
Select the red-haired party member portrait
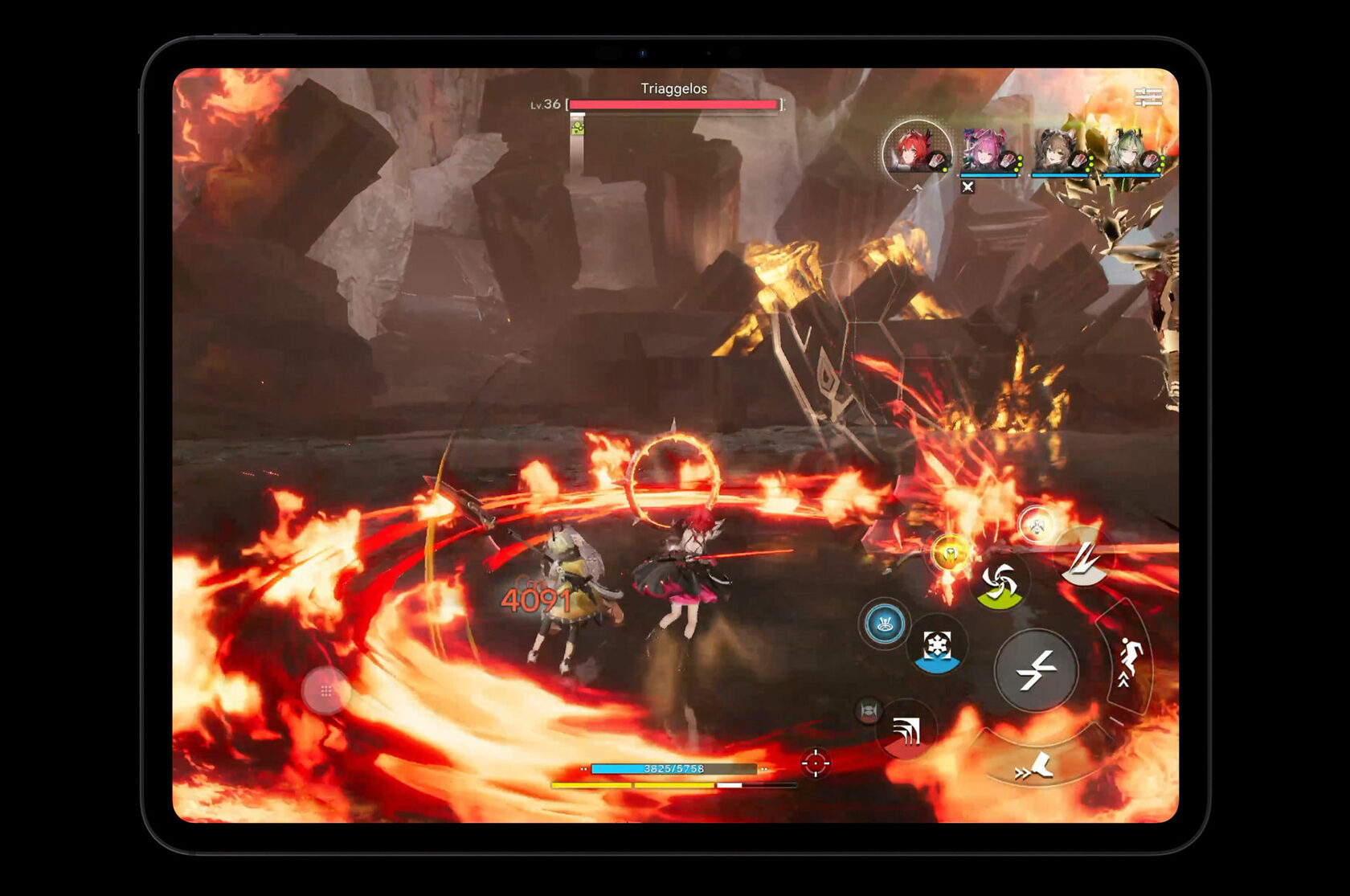coord(916,151)
